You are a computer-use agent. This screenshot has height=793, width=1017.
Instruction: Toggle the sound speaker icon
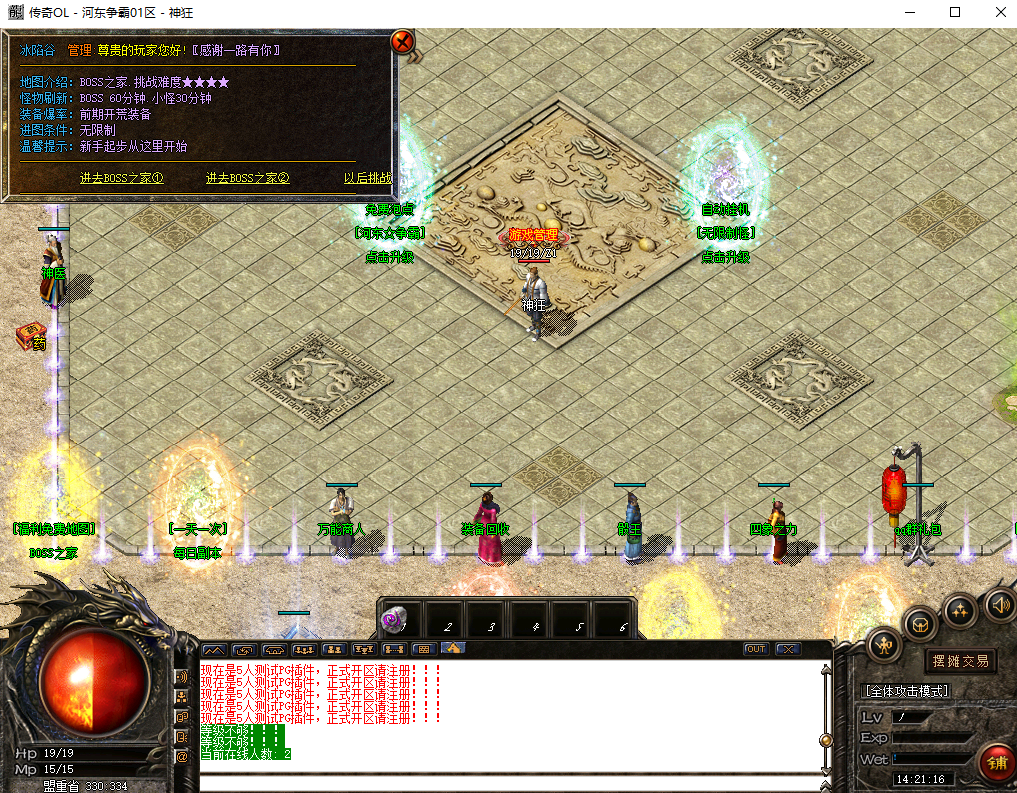point(999,604)
